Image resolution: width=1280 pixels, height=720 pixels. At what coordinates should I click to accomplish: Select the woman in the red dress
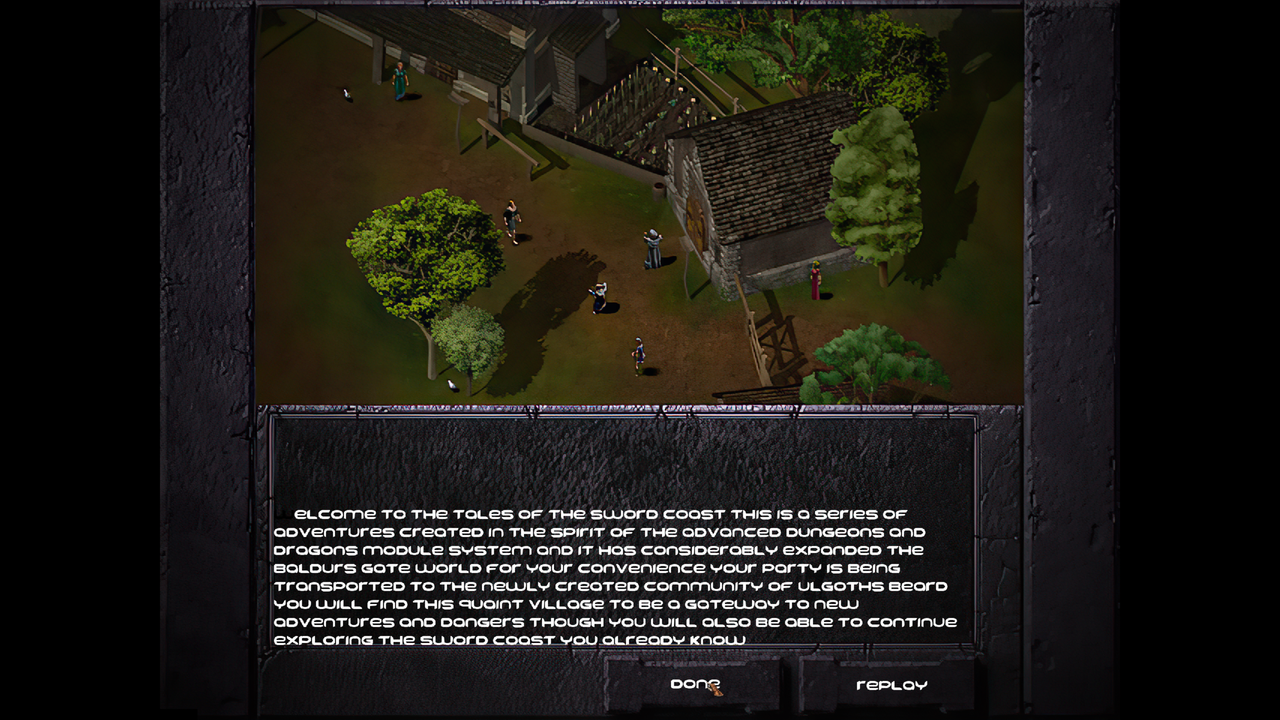pyautogui.click(x=816, y=282)
